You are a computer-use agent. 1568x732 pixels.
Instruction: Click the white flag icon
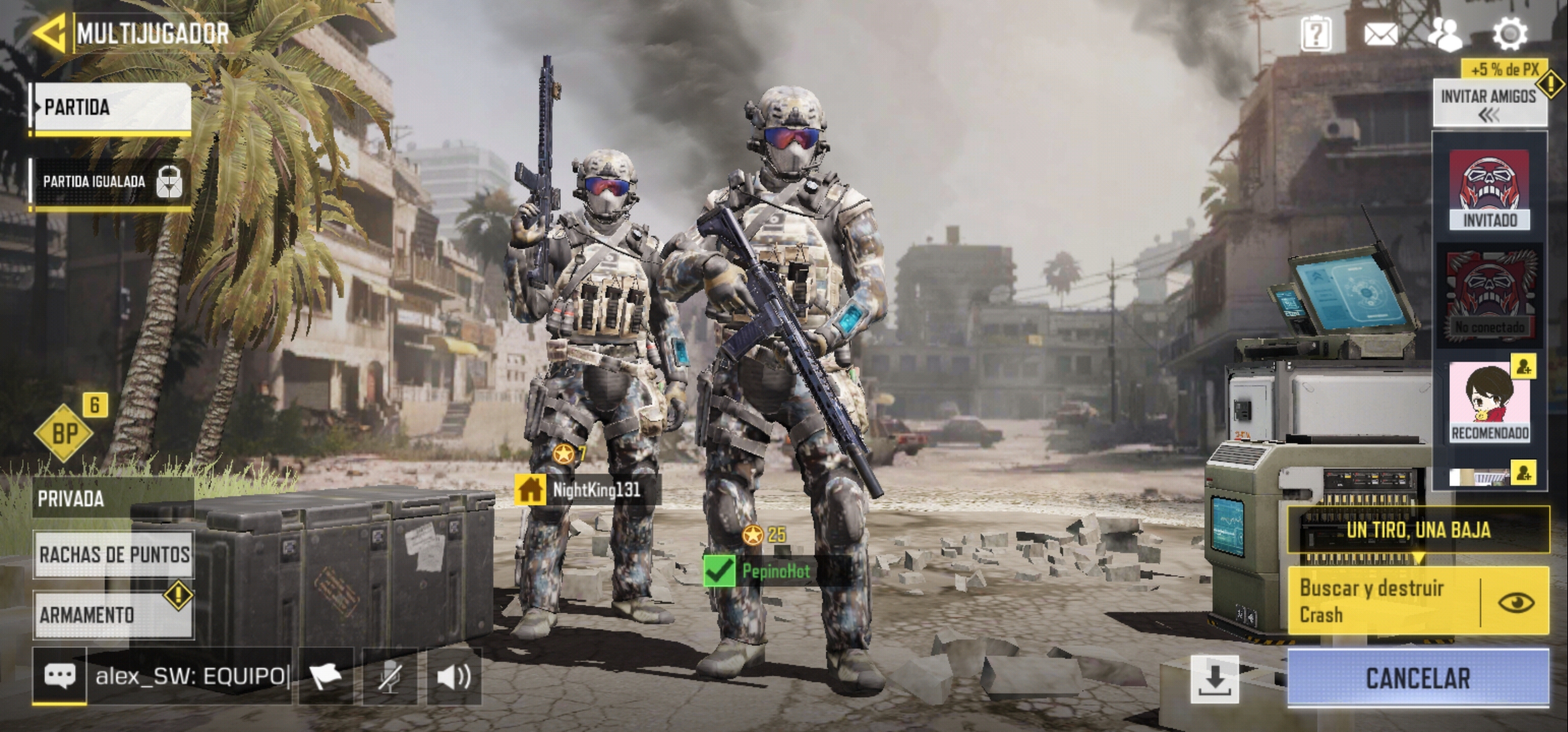click(326, 676)
